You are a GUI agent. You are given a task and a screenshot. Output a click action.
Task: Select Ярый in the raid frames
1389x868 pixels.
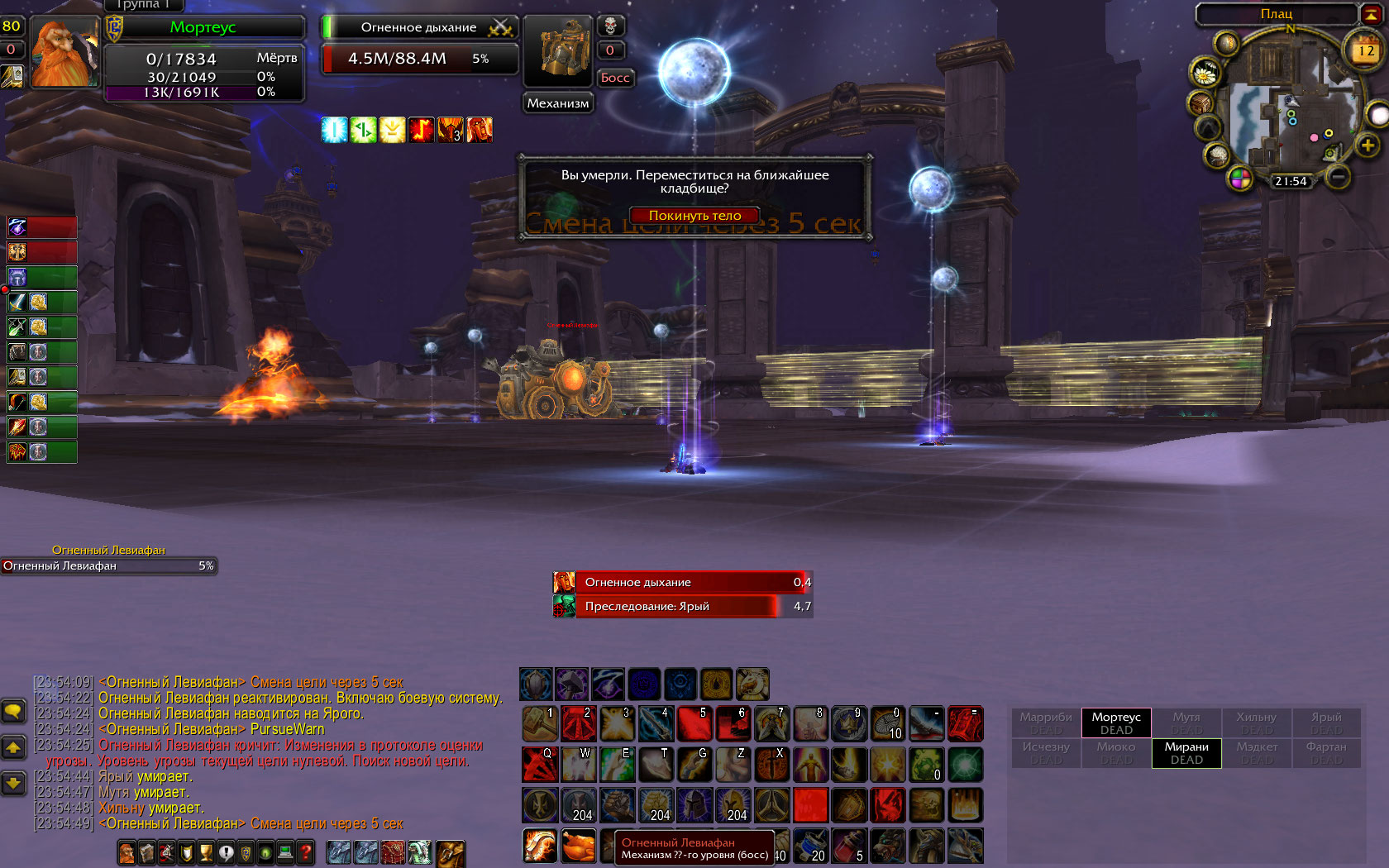(1326, 723)
